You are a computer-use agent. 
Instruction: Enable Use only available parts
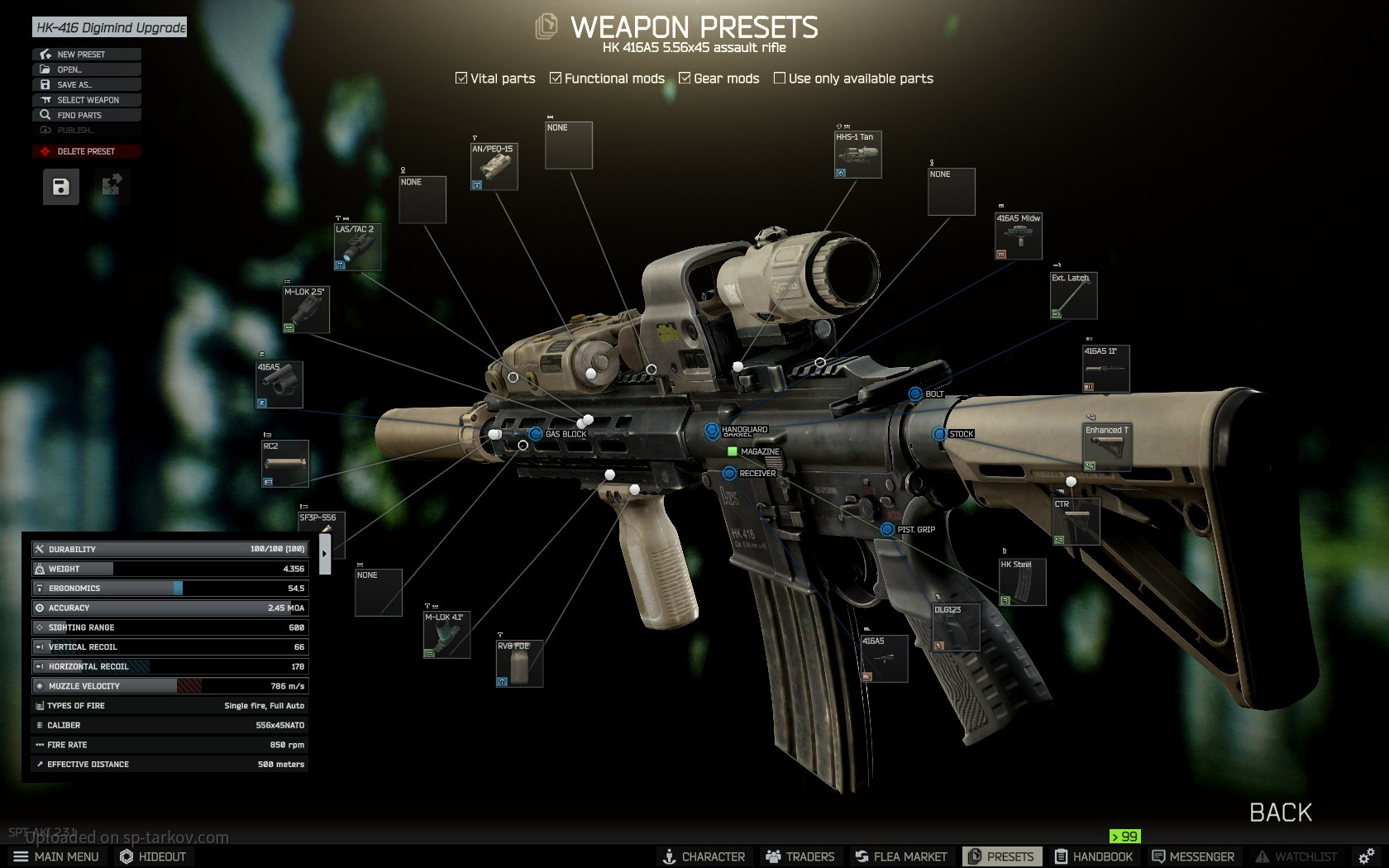pyautogui.click(x=780, y=79)
